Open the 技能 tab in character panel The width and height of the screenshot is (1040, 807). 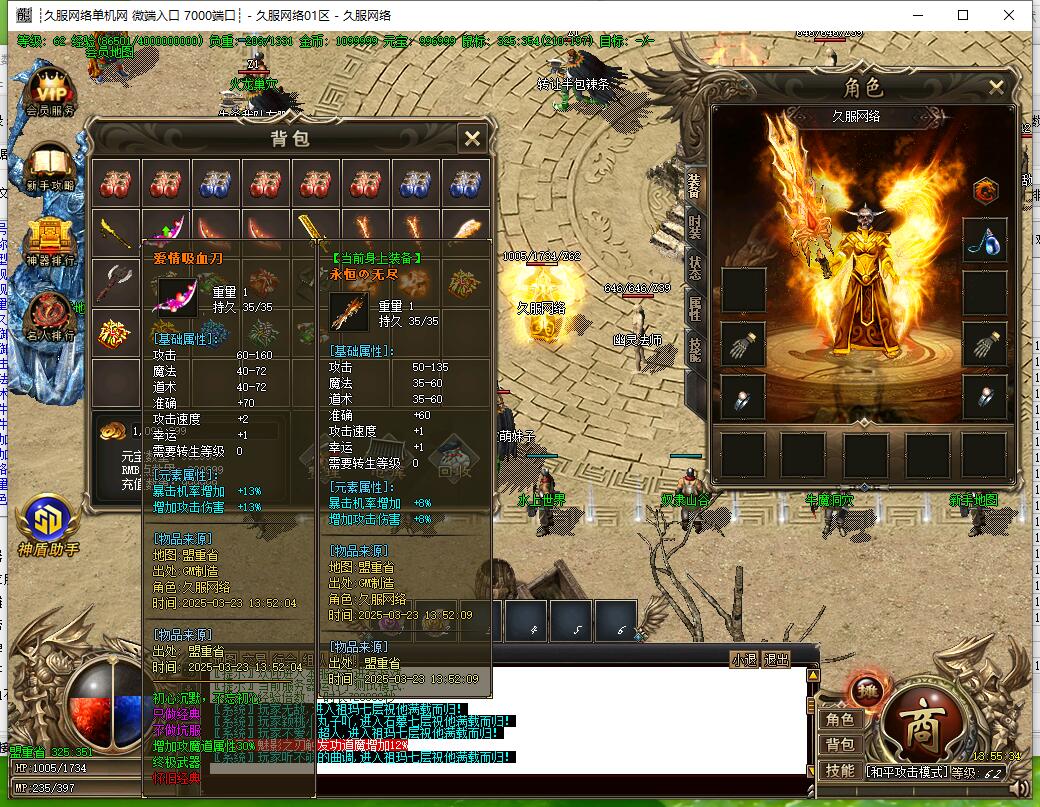(x=695, y=347)
